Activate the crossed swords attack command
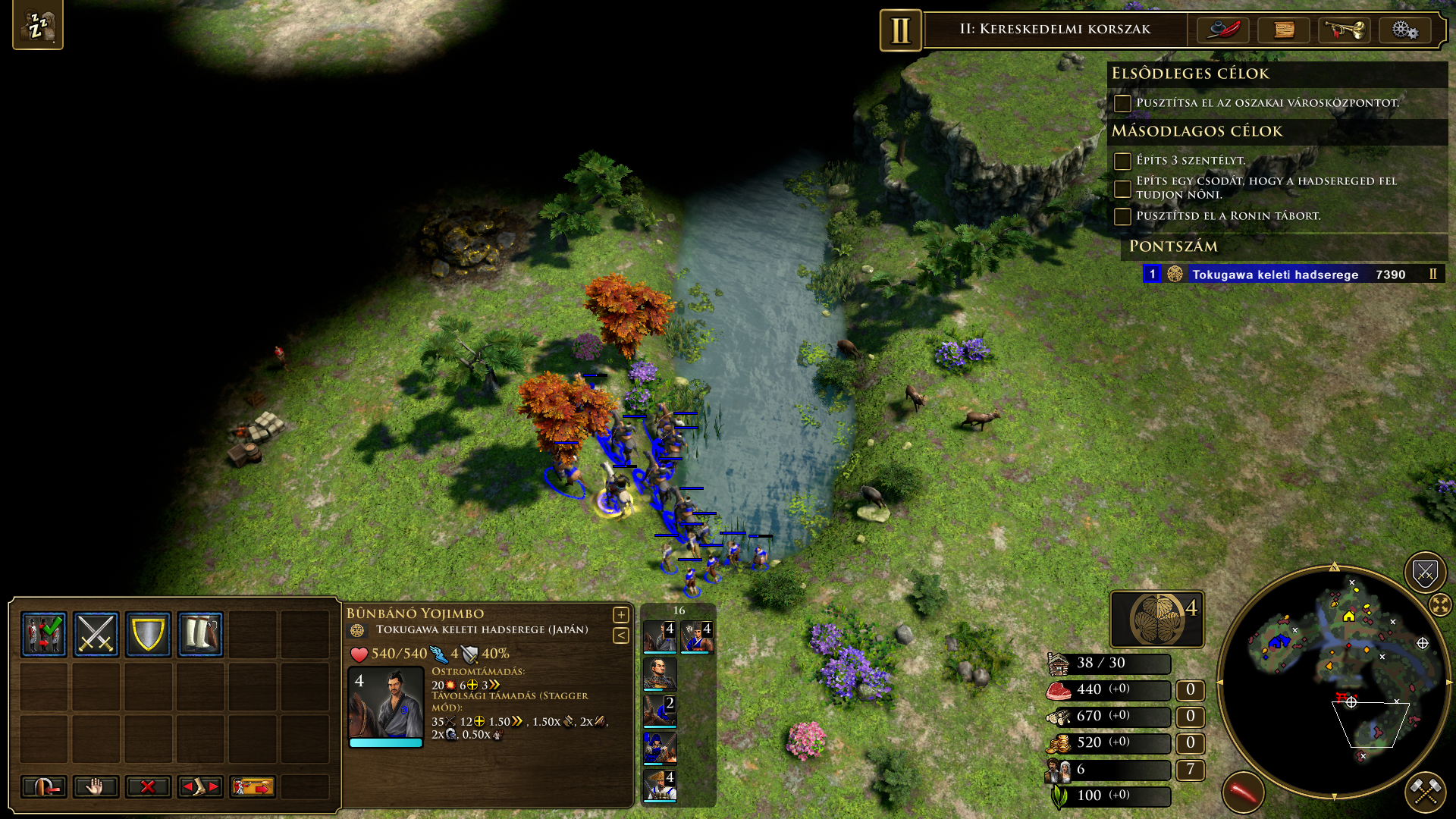1456x819 pixels. point(96,634)
